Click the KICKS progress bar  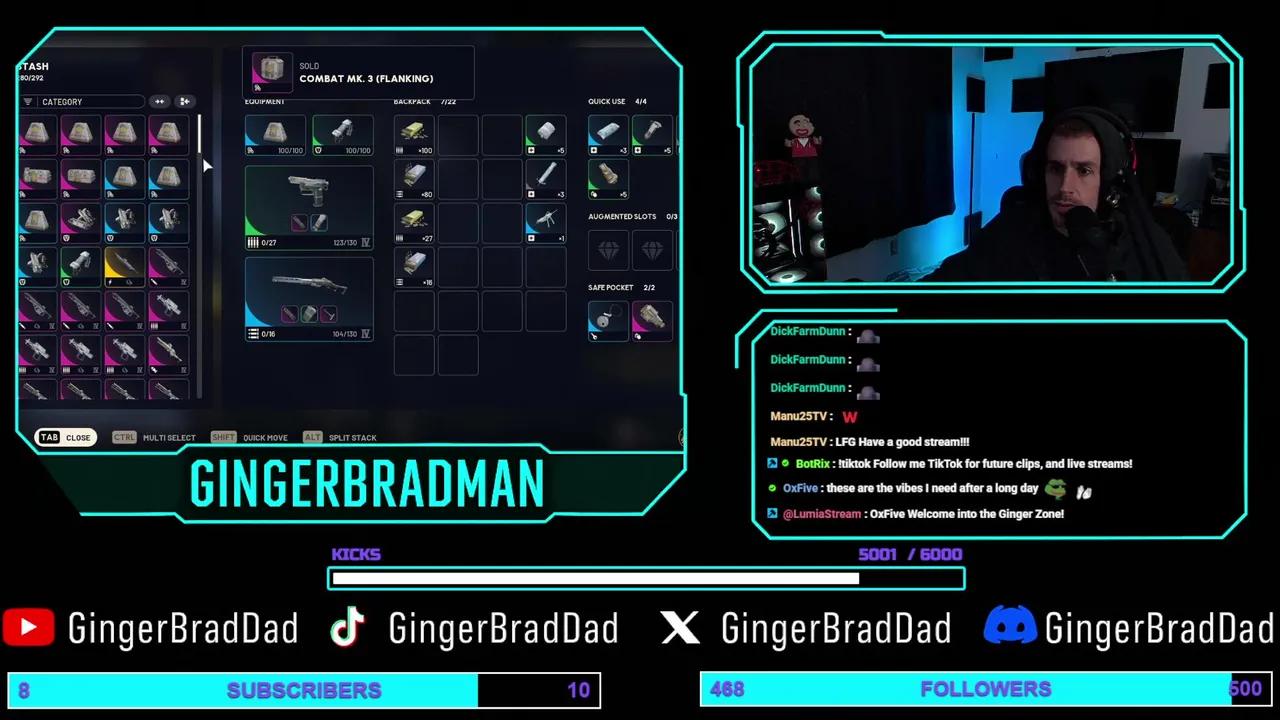click(x=645, y=578)
